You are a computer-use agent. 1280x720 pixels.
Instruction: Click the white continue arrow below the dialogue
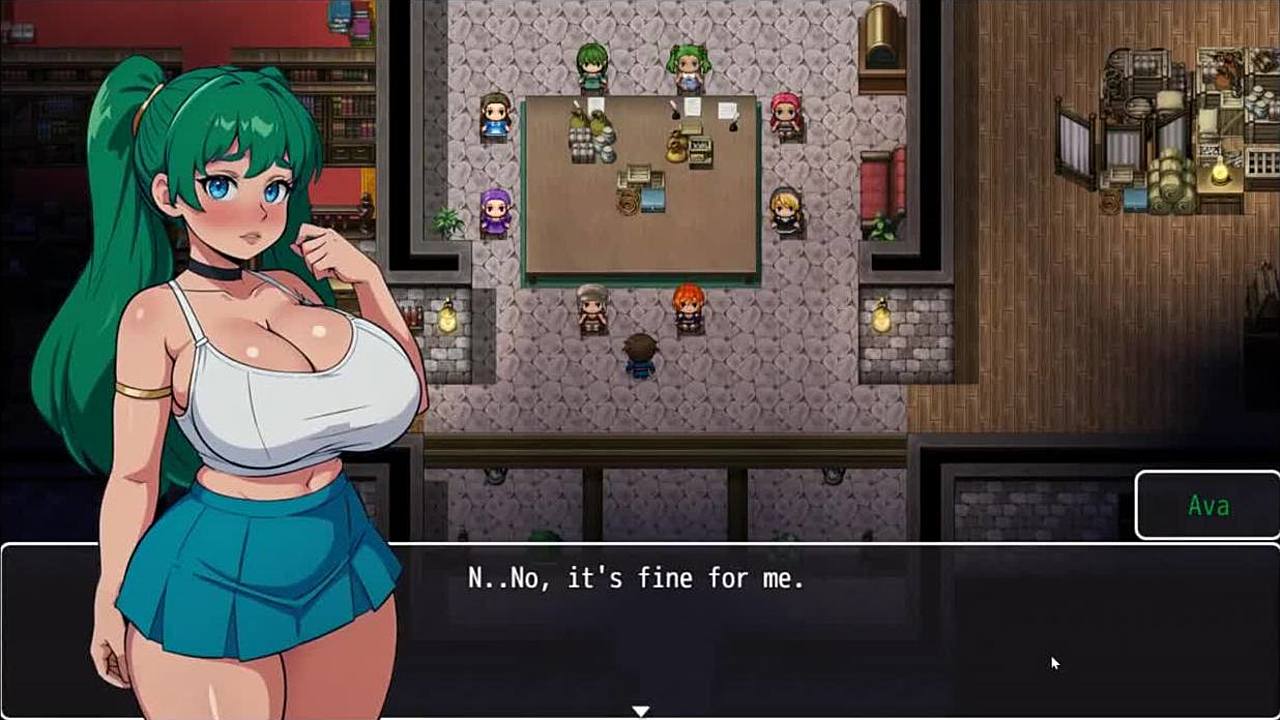click(640, 711)
